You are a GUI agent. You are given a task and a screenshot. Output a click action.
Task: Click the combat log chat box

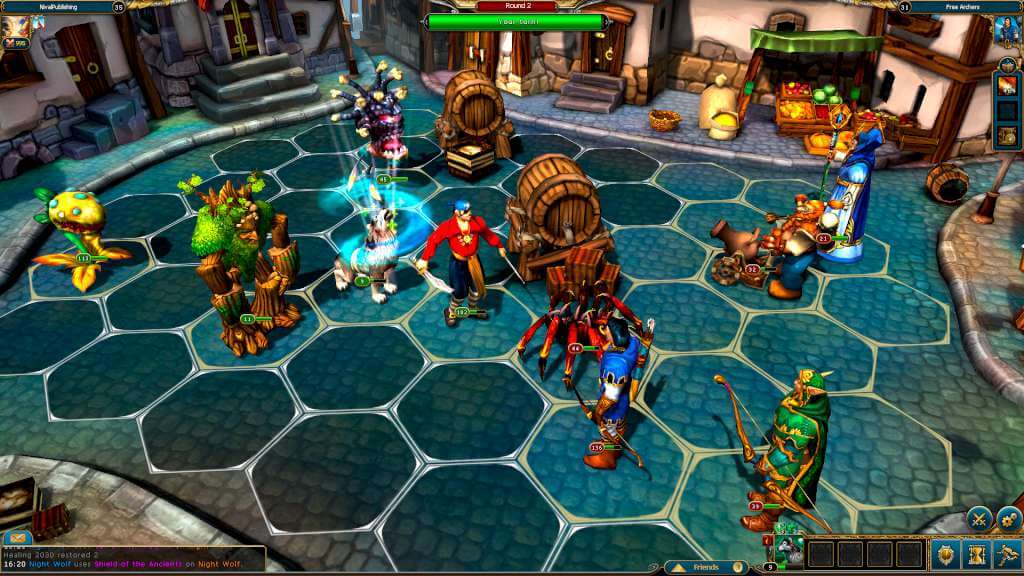132,558
